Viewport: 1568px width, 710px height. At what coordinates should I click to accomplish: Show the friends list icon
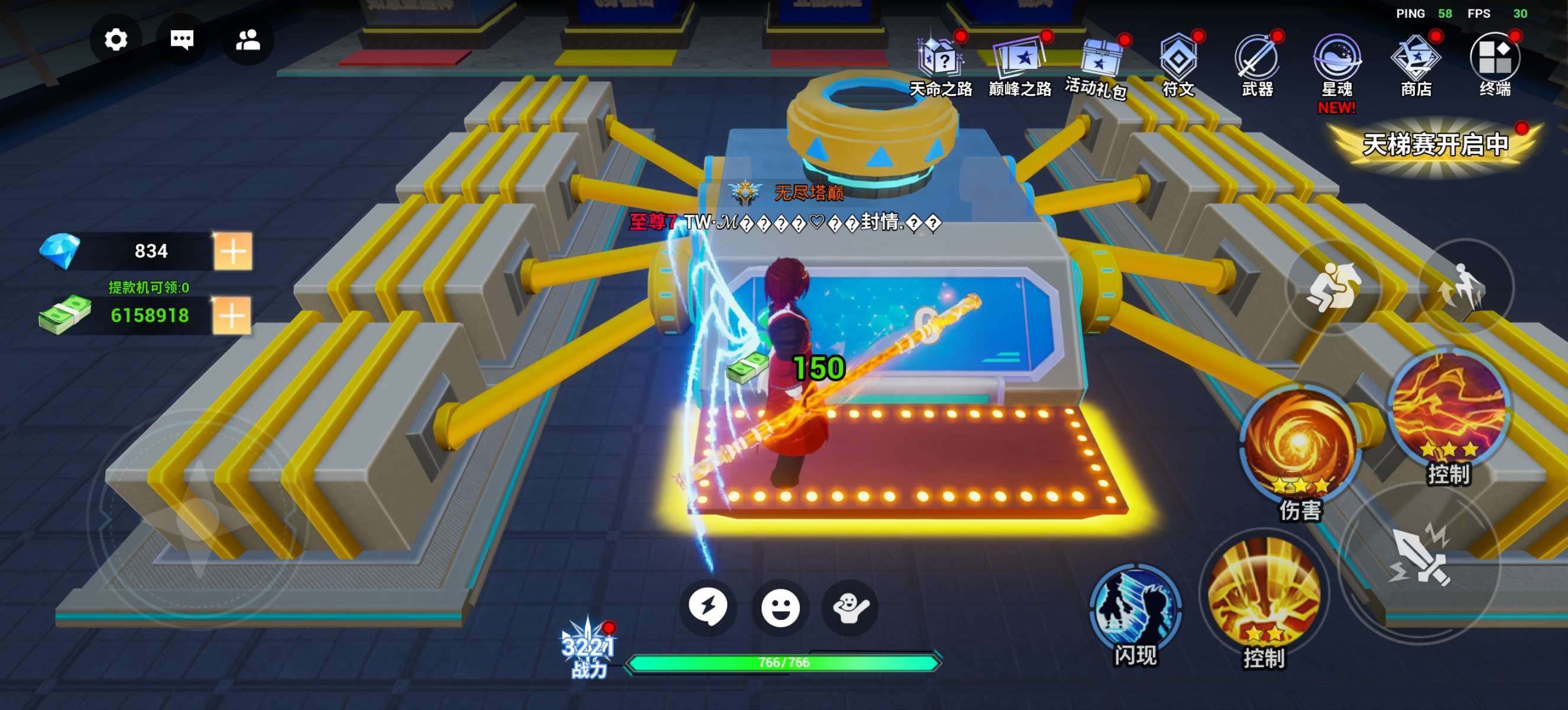coord(248,40)
